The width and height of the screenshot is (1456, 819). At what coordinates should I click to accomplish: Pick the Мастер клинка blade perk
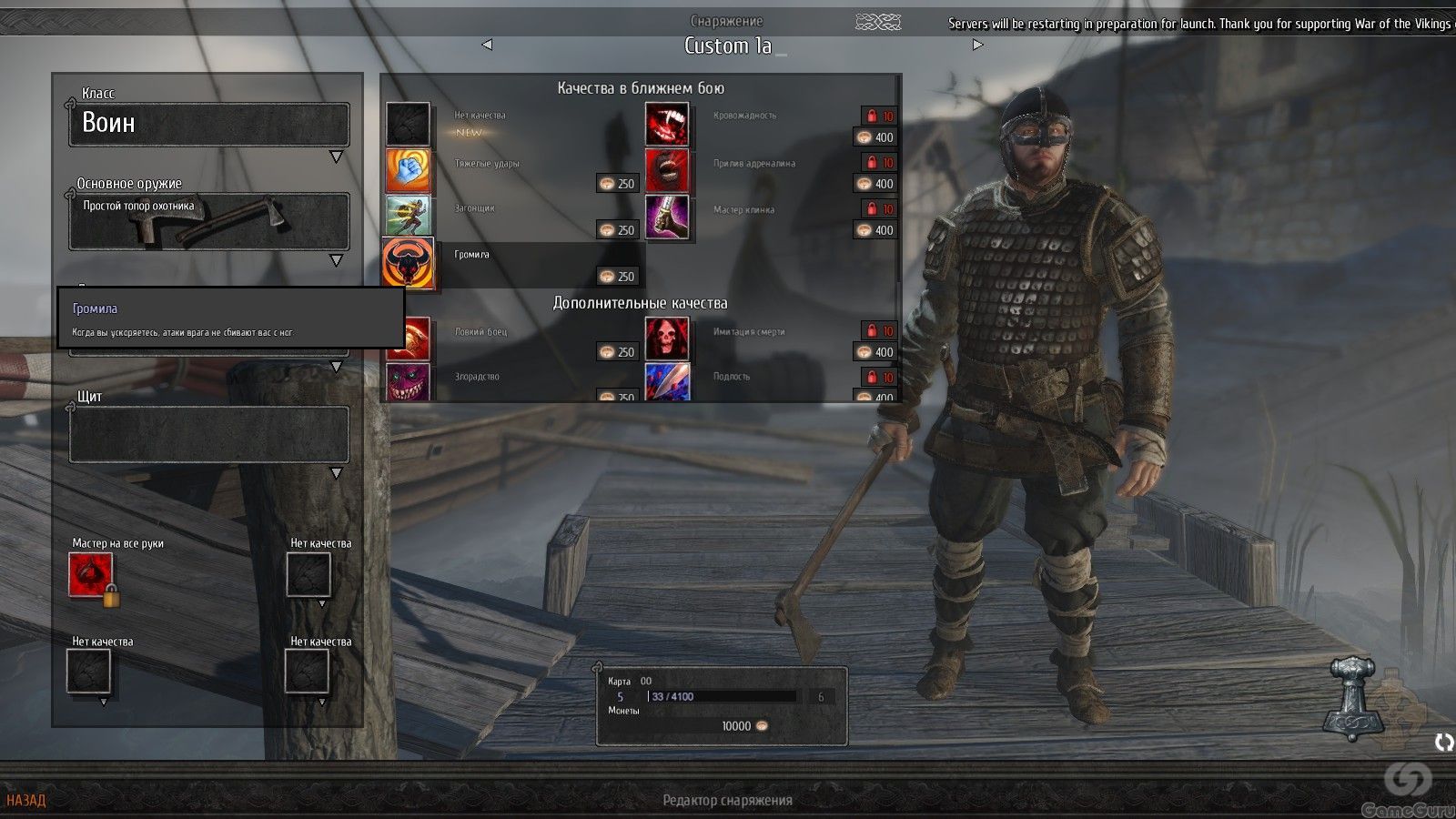point(667,217)
